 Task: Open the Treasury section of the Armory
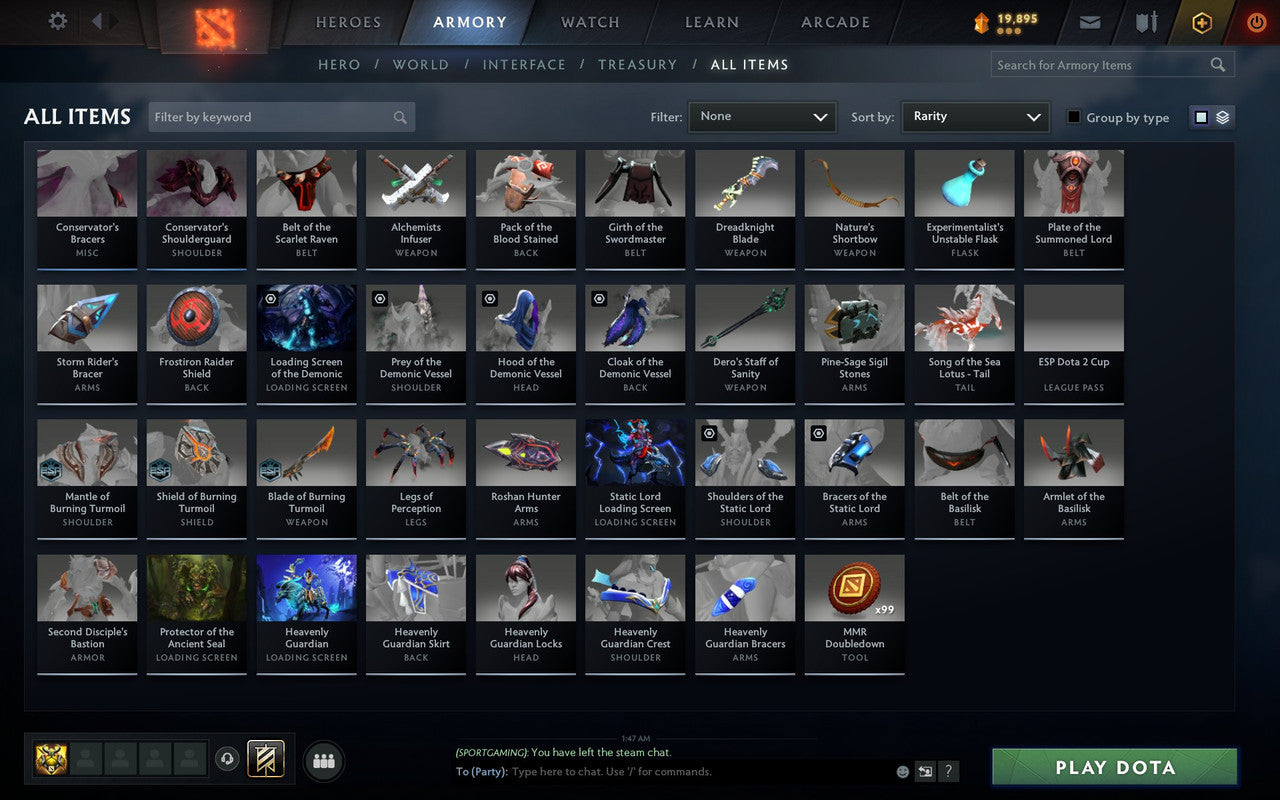[x=638, y=64]
